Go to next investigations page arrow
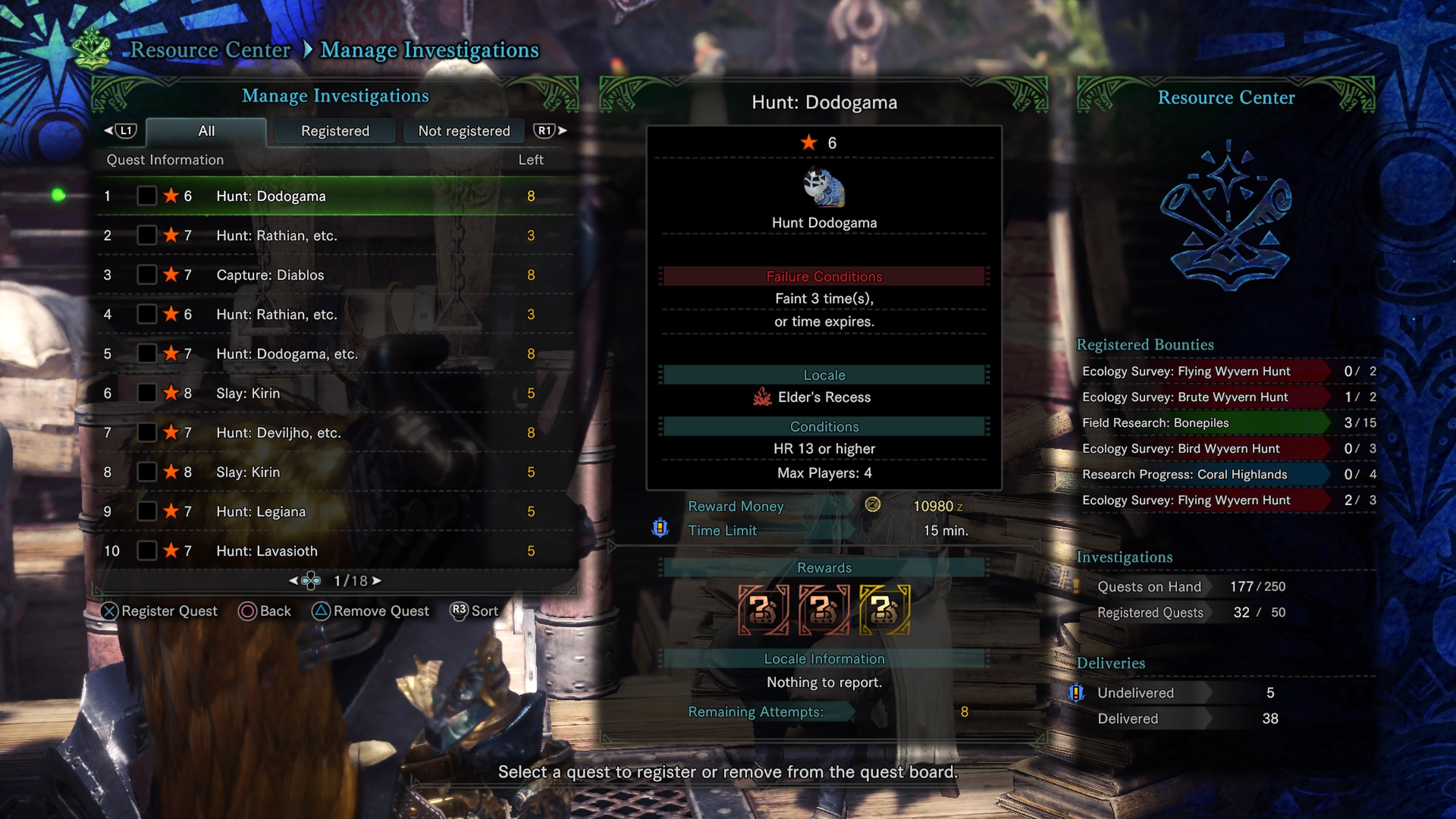The image size is (1456, 819). point(377,581)
